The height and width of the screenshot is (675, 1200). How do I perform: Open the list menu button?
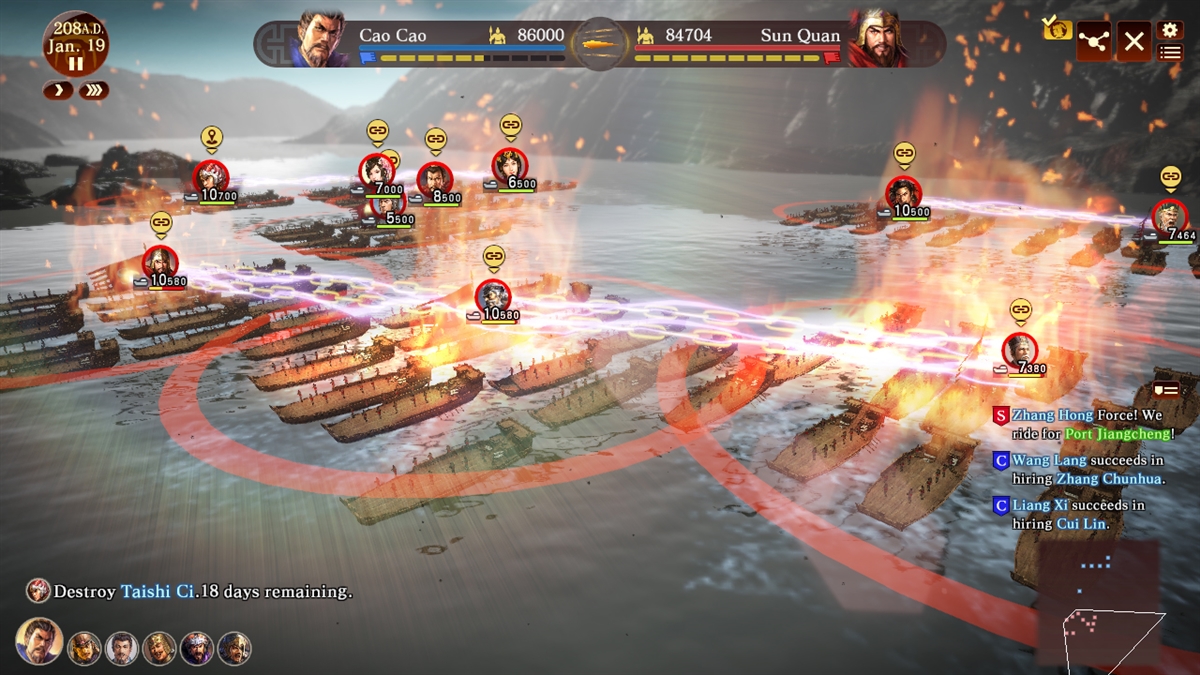(x=1169, y=52)
